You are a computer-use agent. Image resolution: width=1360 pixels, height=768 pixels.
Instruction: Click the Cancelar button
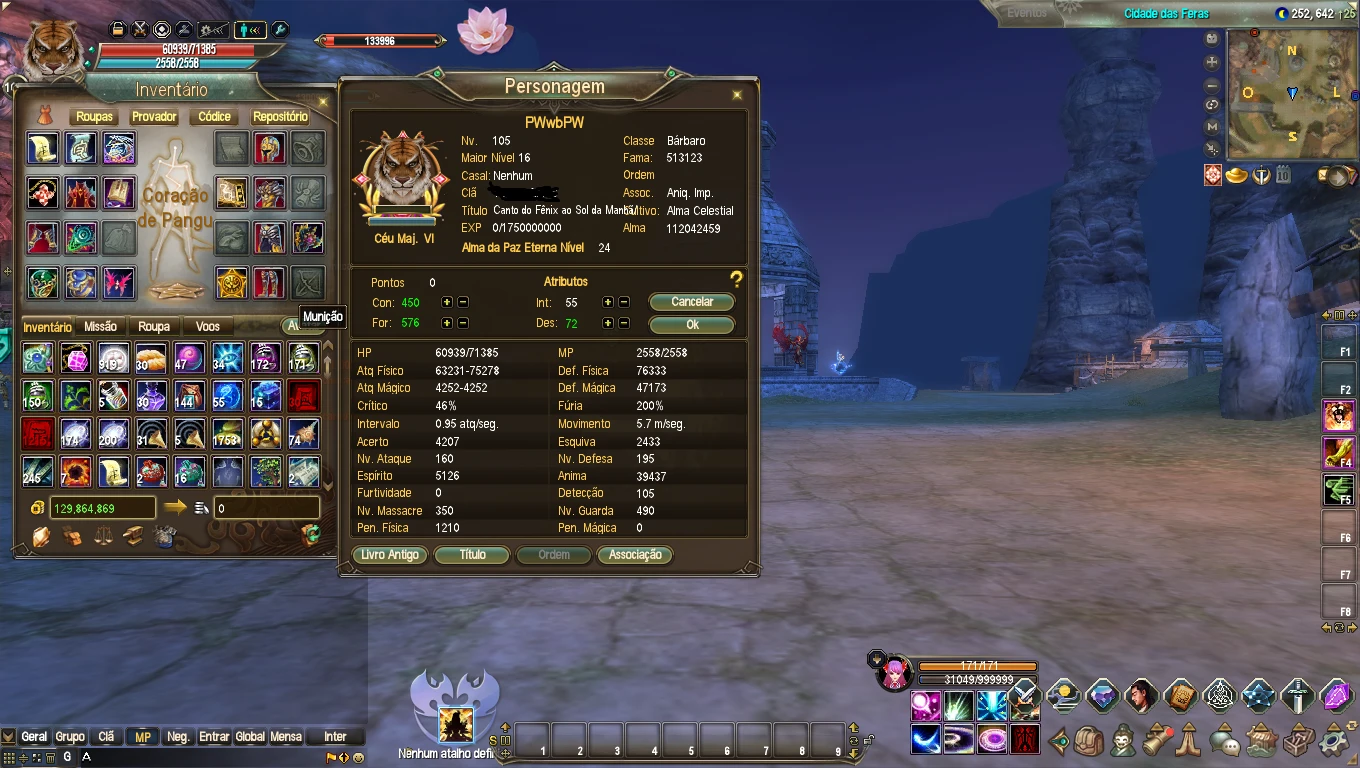(x=691, y=302)
